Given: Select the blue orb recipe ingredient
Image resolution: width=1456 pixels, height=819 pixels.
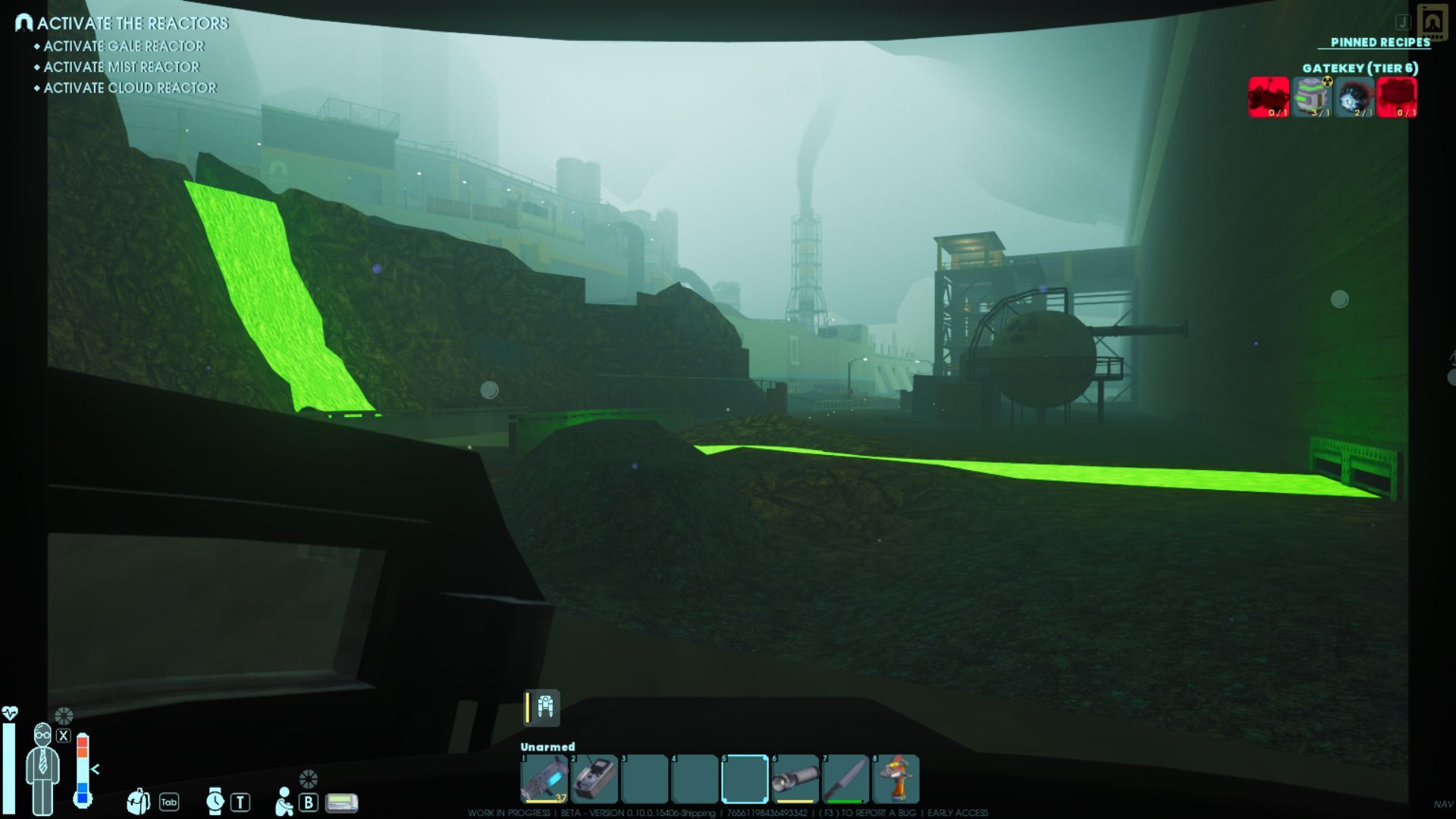Looking at the screenshot, I should (x=1354, y=97).
